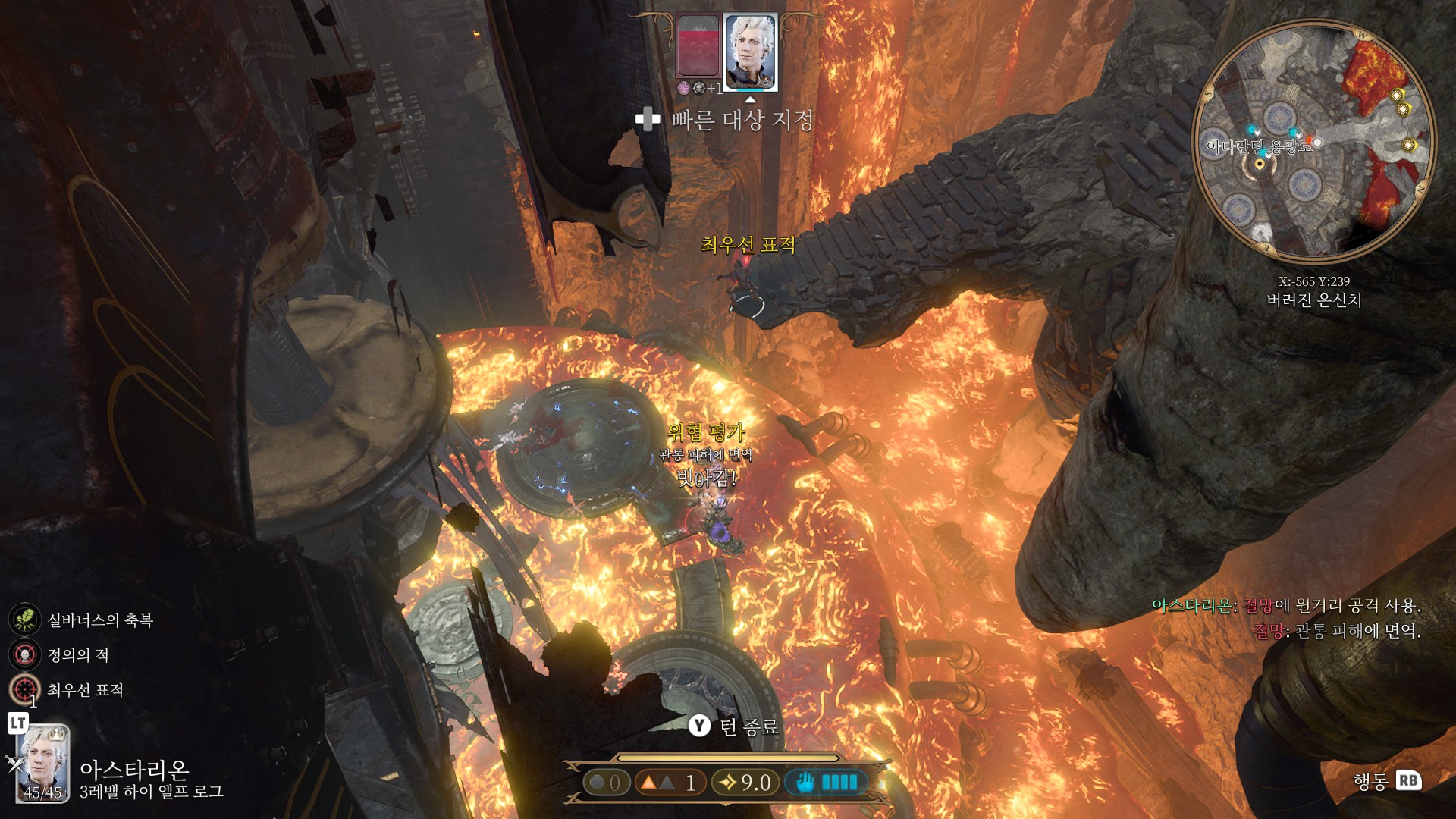Viewport: 1456px width, 819px height.
Task: Open the Adamantine Forge minimap
Action: click(x=1313, y=141)
